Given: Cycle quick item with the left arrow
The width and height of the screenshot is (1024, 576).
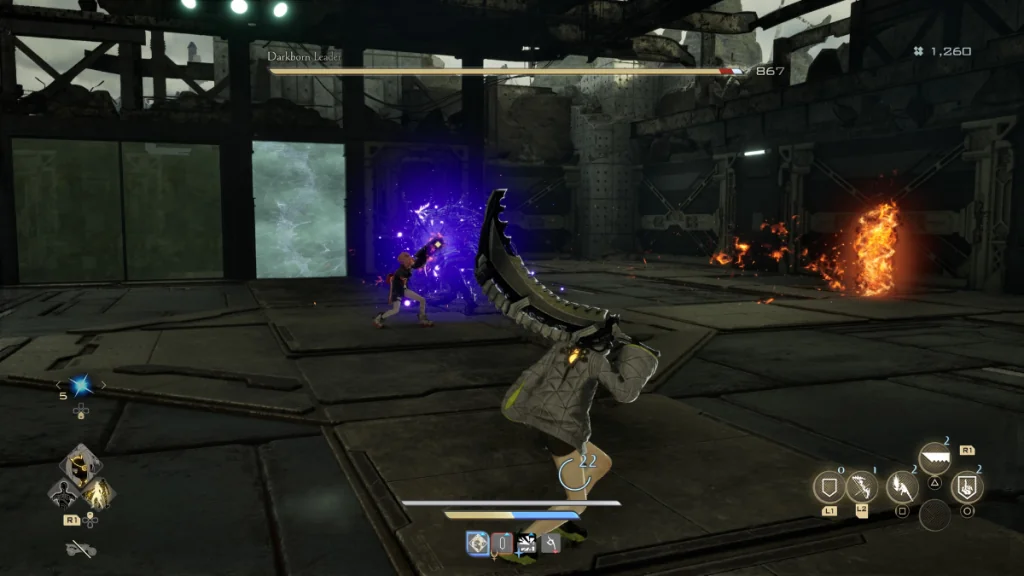Looking at the screenshot, I should pyautogui.click(x=59, y=386).
